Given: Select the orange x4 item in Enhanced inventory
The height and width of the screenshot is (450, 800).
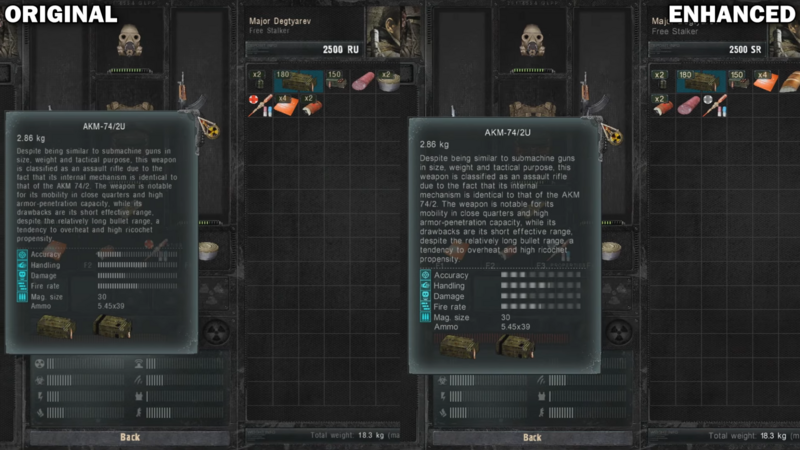Looking at the screenshot, I should [x=766, y=80].
